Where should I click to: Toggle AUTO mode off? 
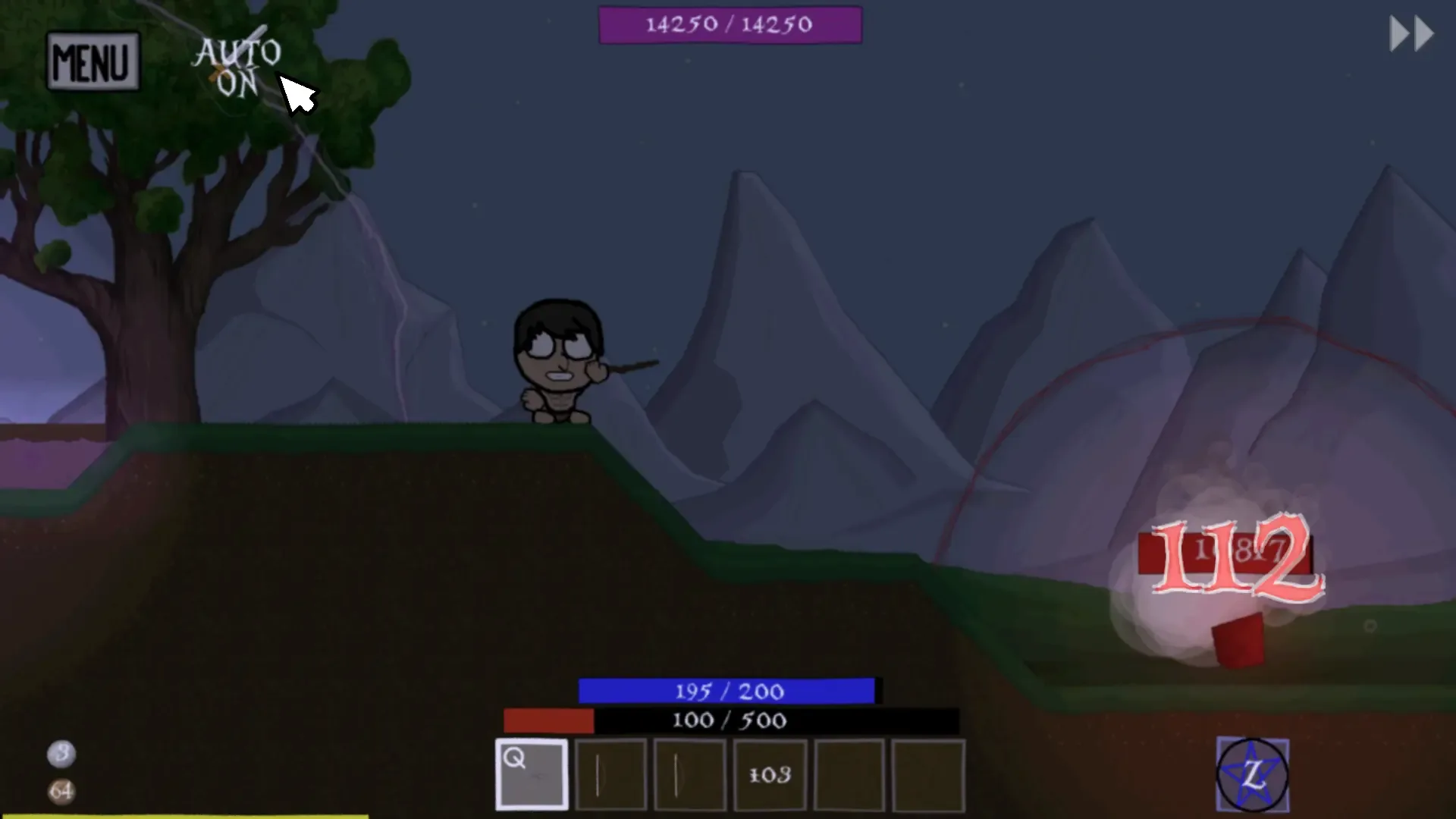pyautogui.click(x=237, y=68)
